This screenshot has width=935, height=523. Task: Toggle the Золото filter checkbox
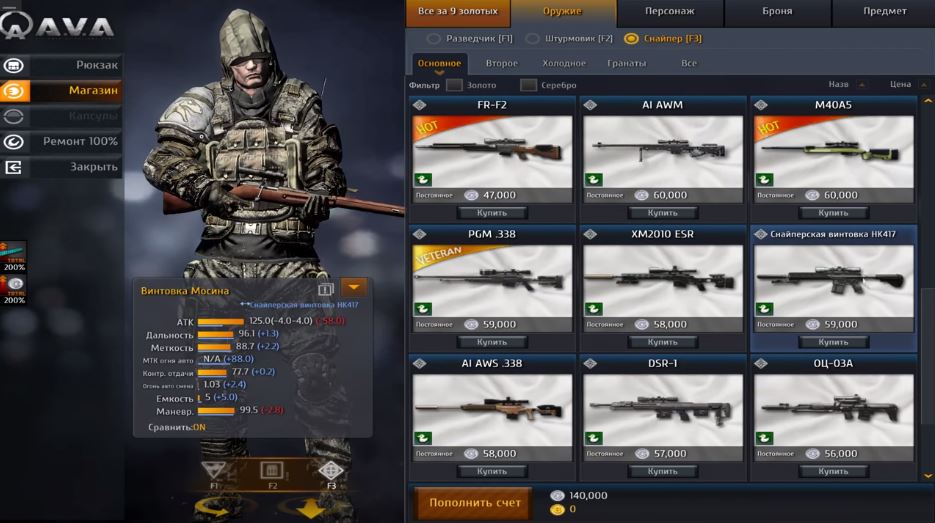point(455,85)
